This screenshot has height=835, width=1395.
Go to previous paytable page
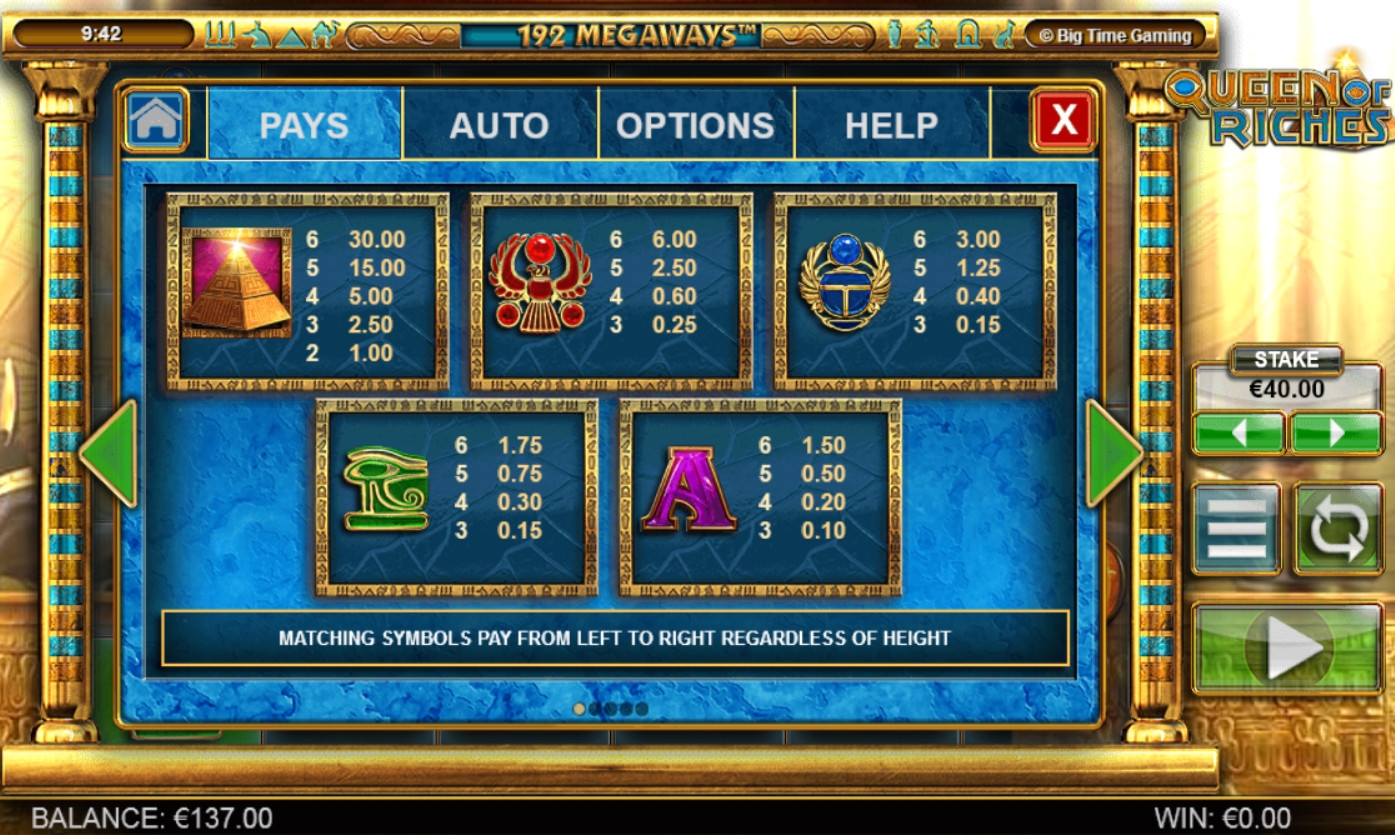[x=109, y=453]
